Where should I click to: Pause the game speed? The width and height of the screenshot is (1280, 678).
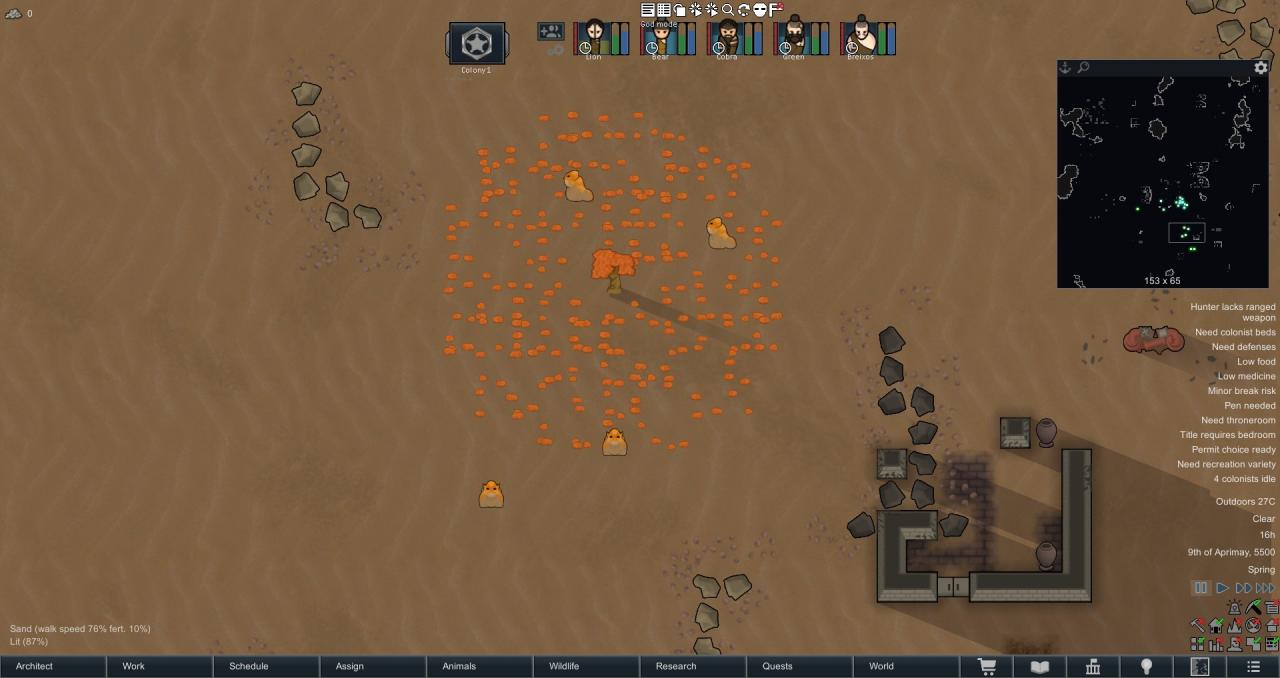pyautogui.click(x=1201, y=588)
